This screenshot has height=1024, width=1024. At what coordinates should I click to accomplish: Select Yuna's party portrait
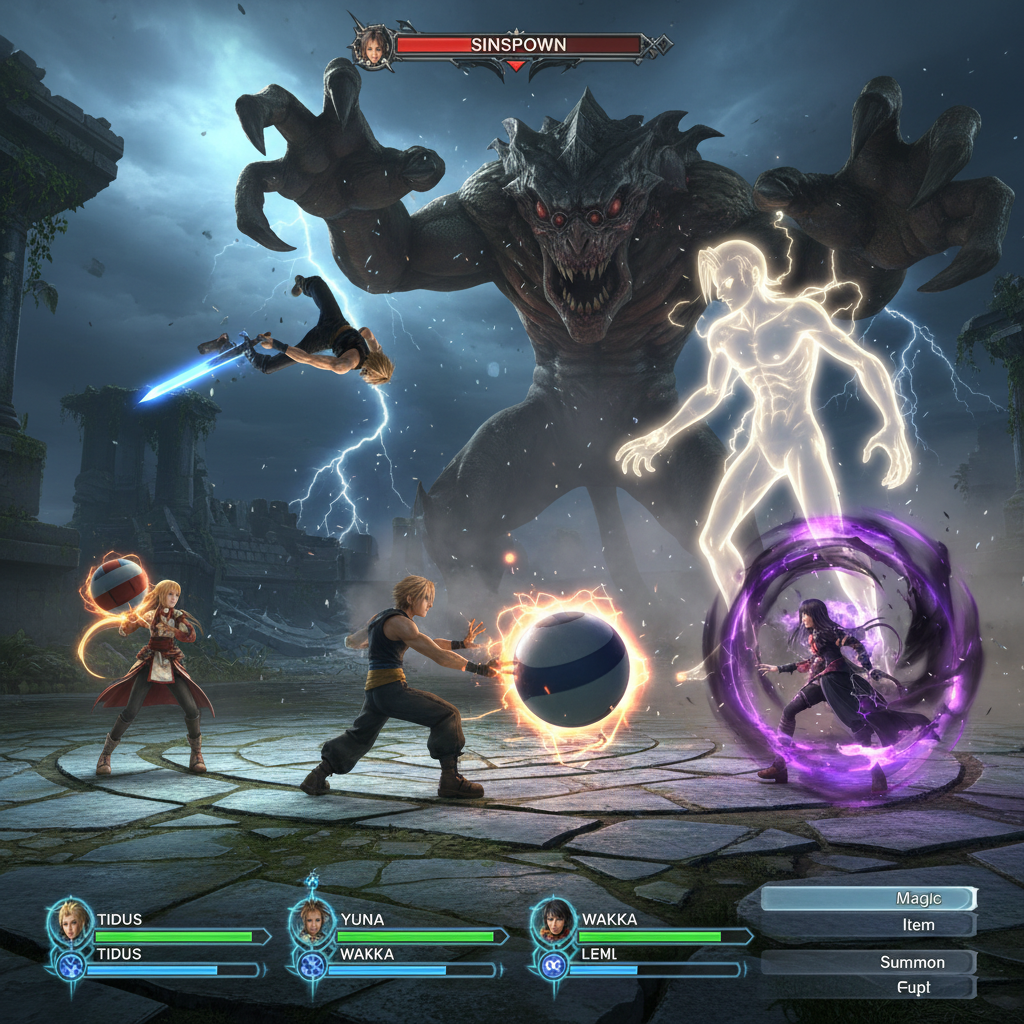point(312,920)
